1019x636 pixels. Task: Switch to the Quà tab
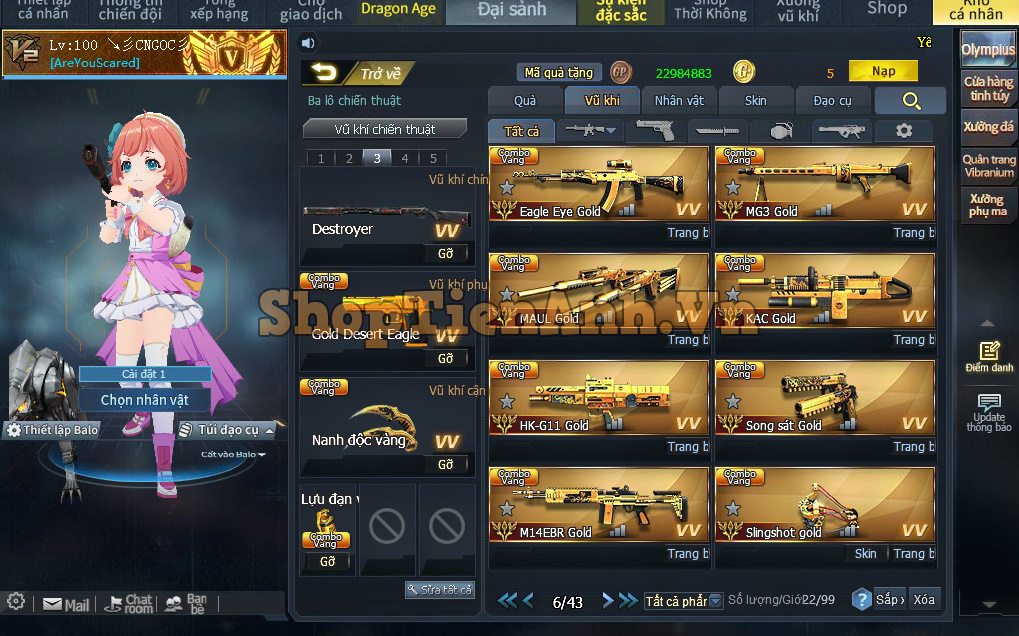click(x=525, y=101)
